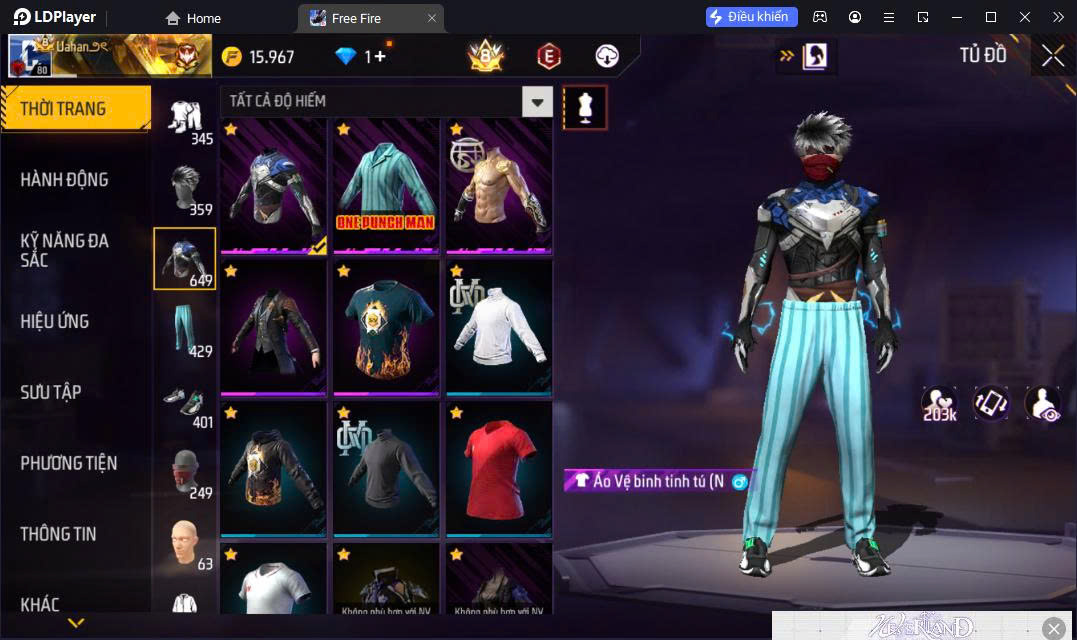This screenshot has height=640, width=1077.
Task: Show the Thông Tin tab
Action: point(59,534)
